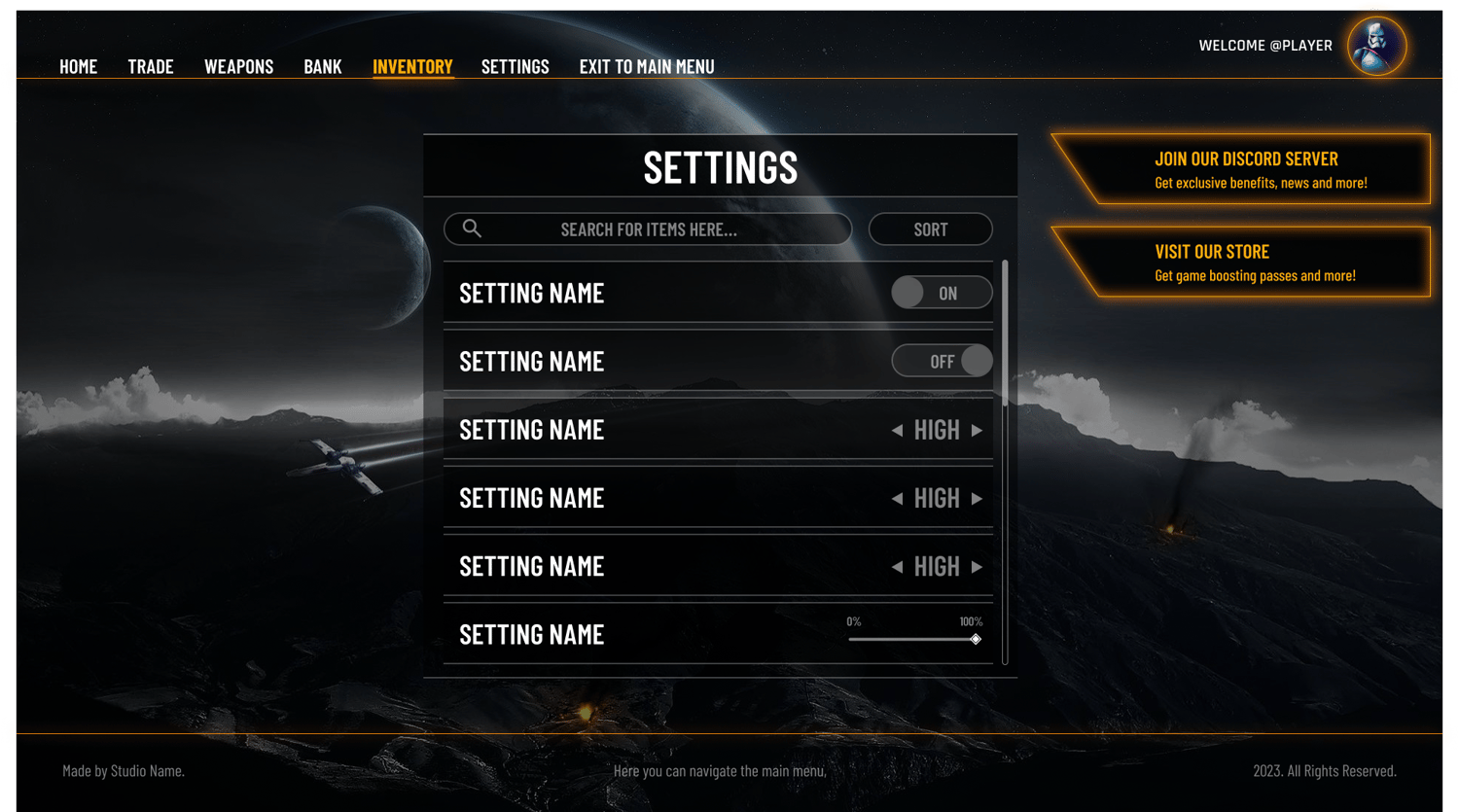The height and width of the screenshot is (812, 1459).
Task: Activate the Sort button
Action: click(x=930, y=229)
